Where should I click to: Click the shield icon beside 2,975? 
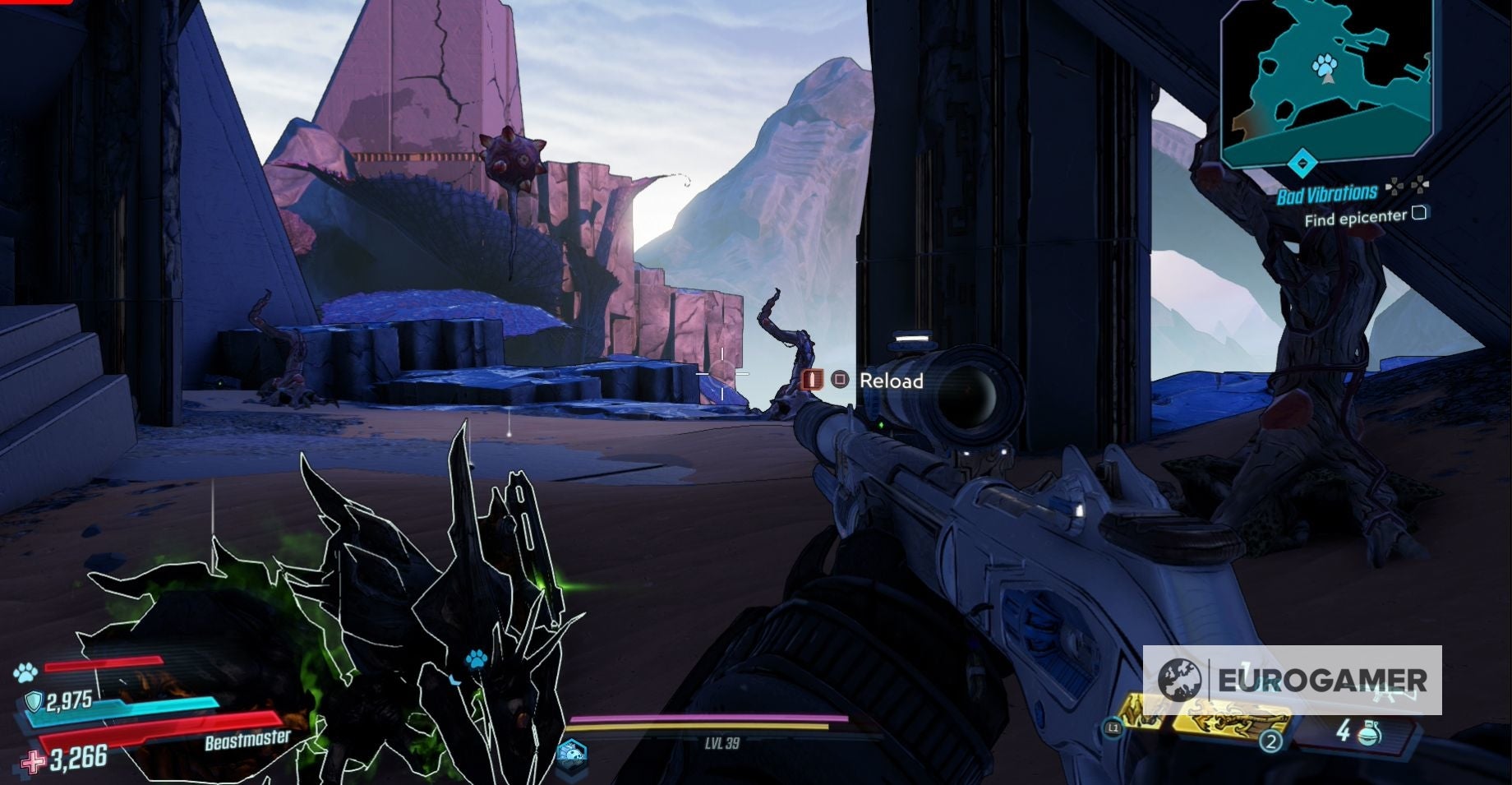pyautogui.click(x=33, y=700)
